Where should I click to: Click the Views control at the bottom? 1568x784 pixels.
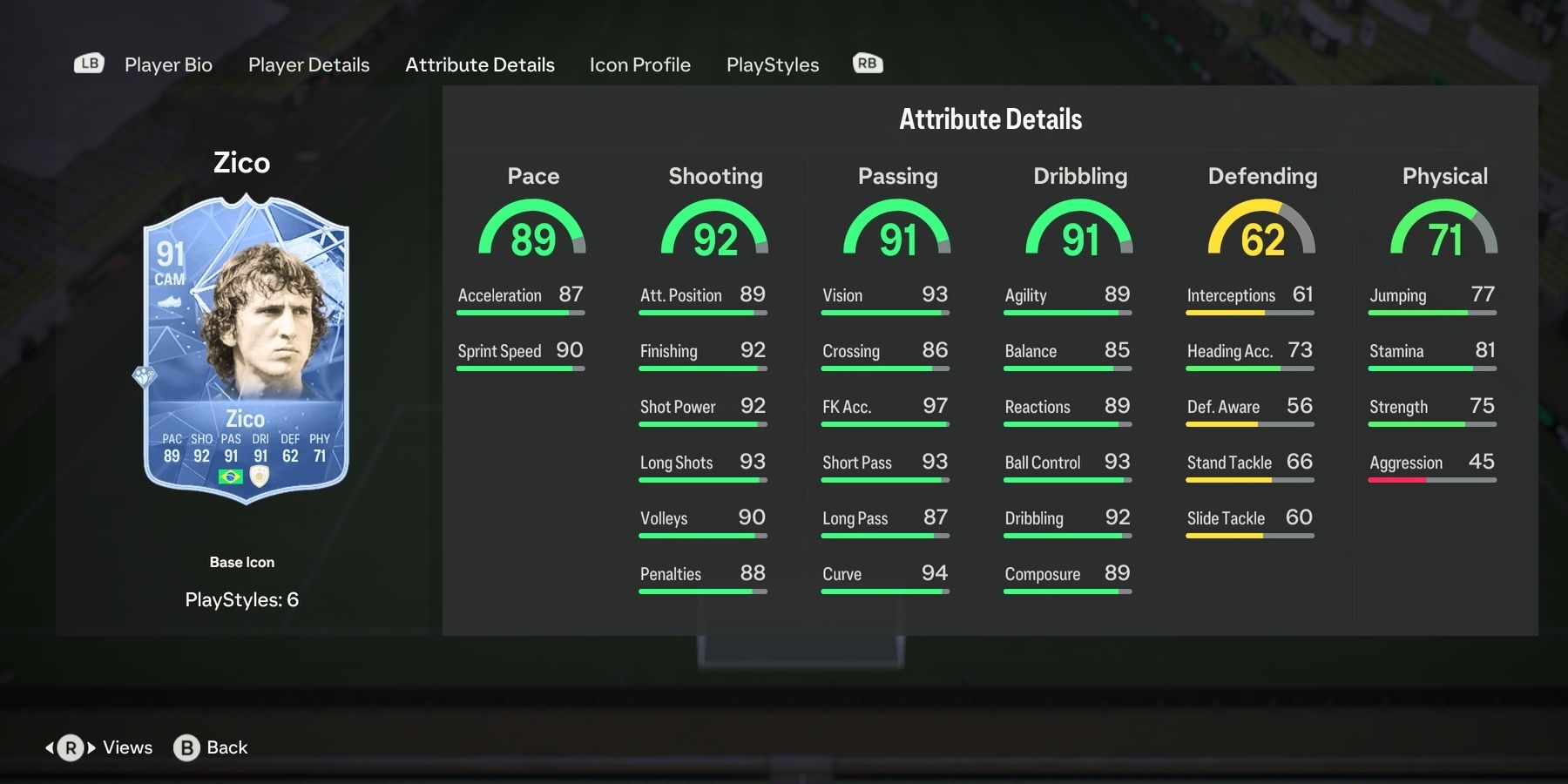[x=126, y=747]
